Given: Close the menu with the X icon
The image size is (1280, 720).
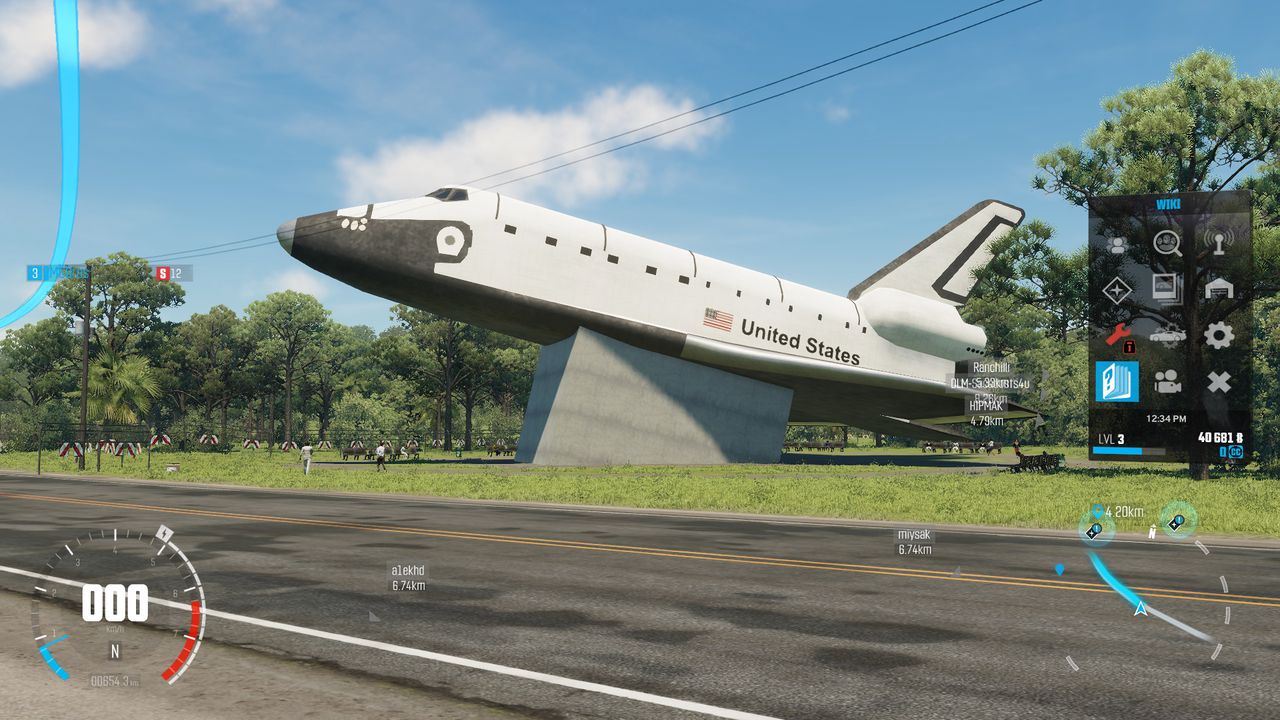Looking at the screenshot, I should [1218, 381].
